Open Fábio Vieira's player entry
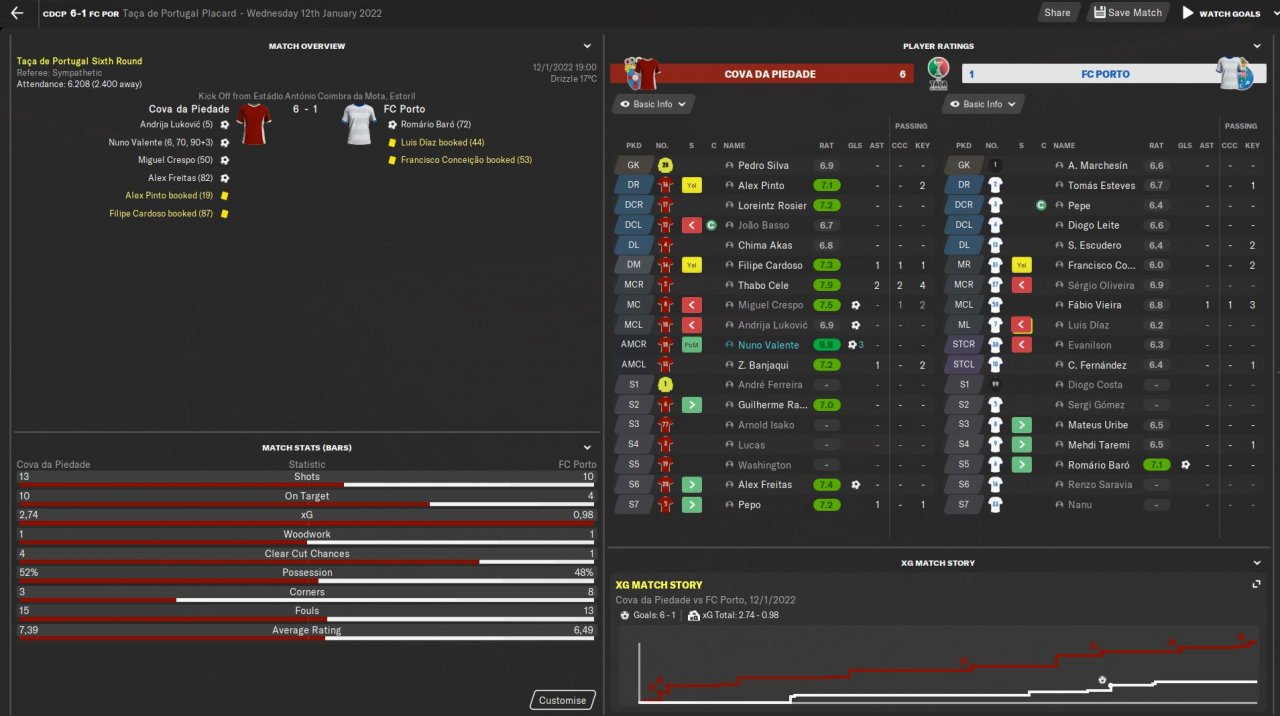The height and width of the screenshot is (716, 1280). tap(1094, 305)
